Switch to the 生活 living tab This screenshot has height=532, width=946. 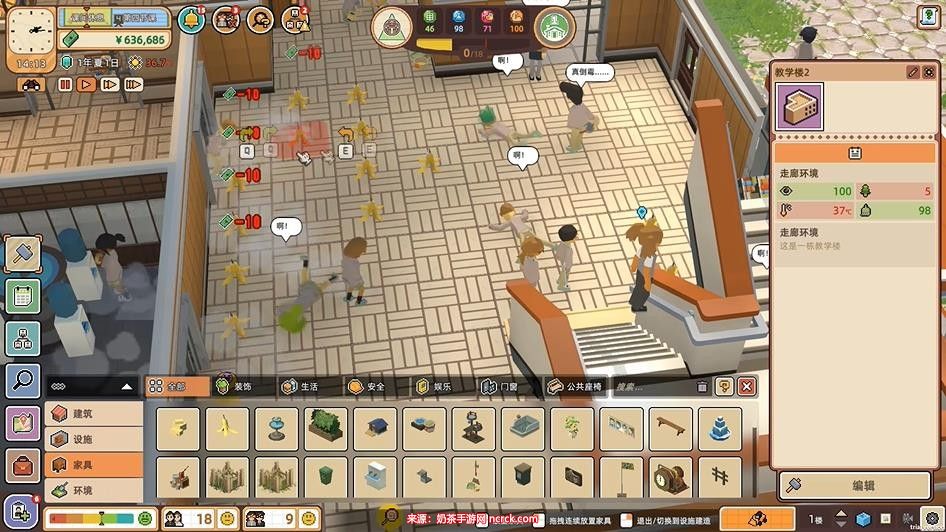point(302,386)
